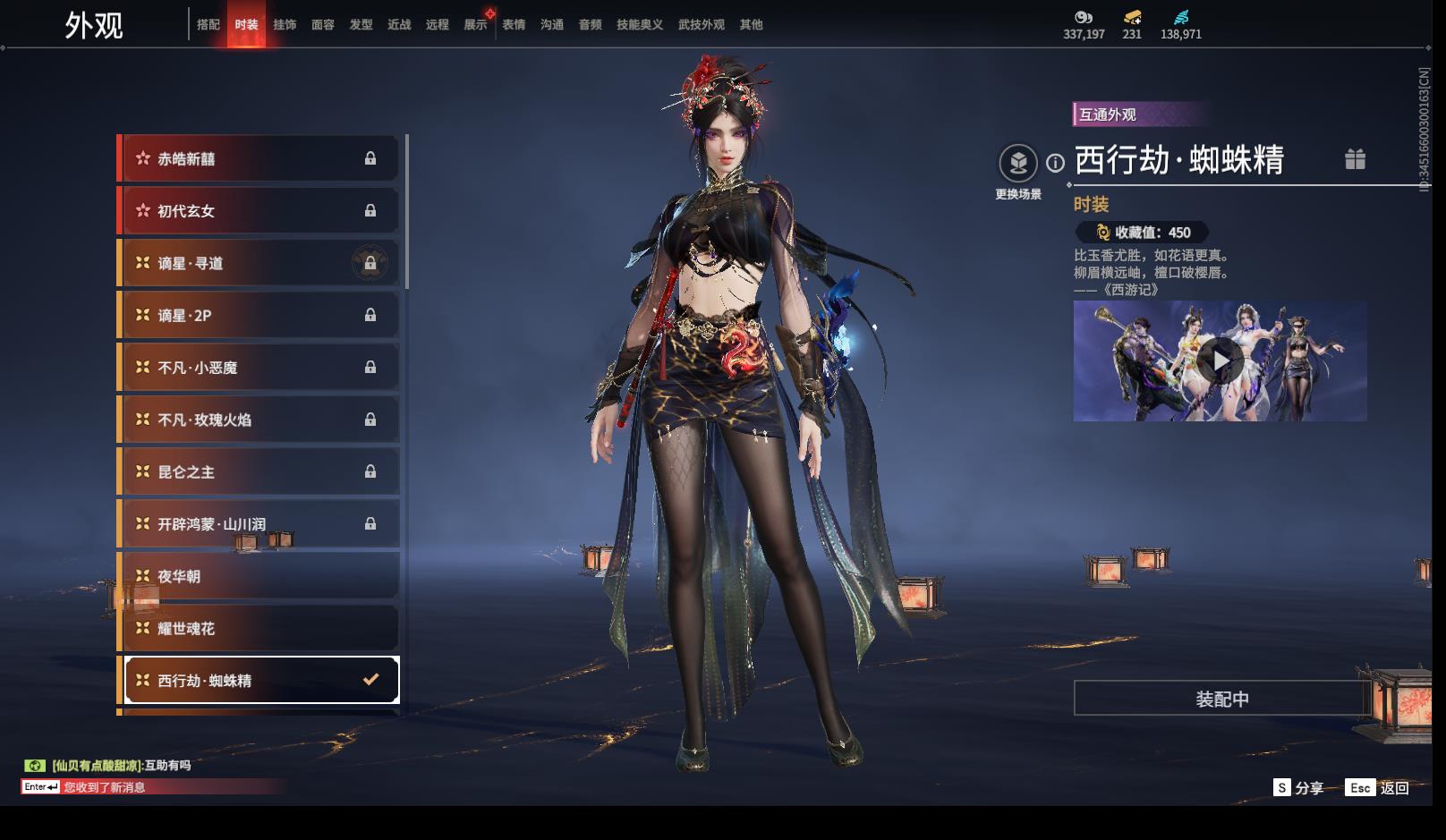Choose the 夜华朝 outfit
The image size is (1446, 840).
click(259, 577)
